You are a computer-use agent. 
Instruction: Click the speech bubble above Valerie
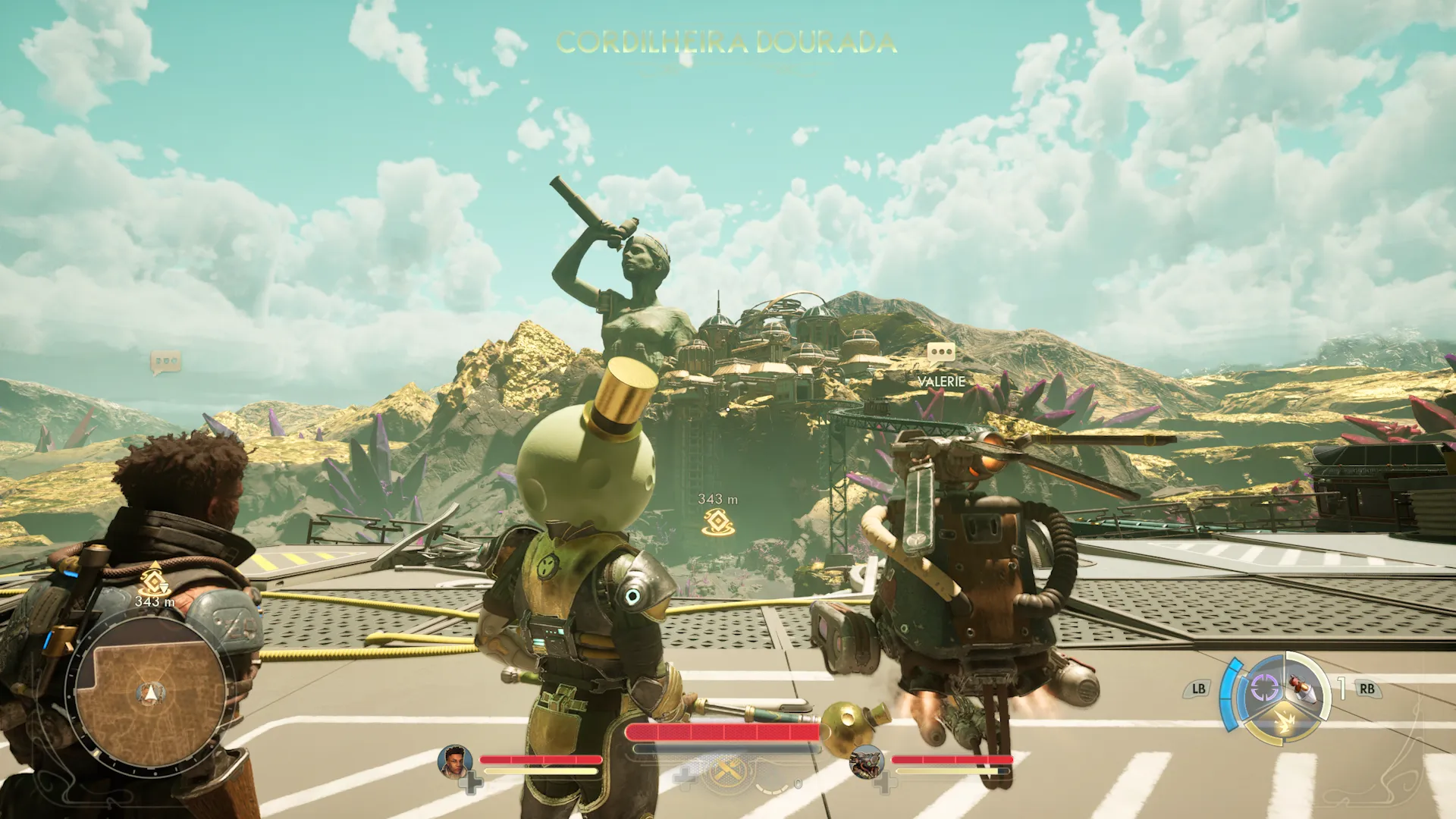click(941, 352)
